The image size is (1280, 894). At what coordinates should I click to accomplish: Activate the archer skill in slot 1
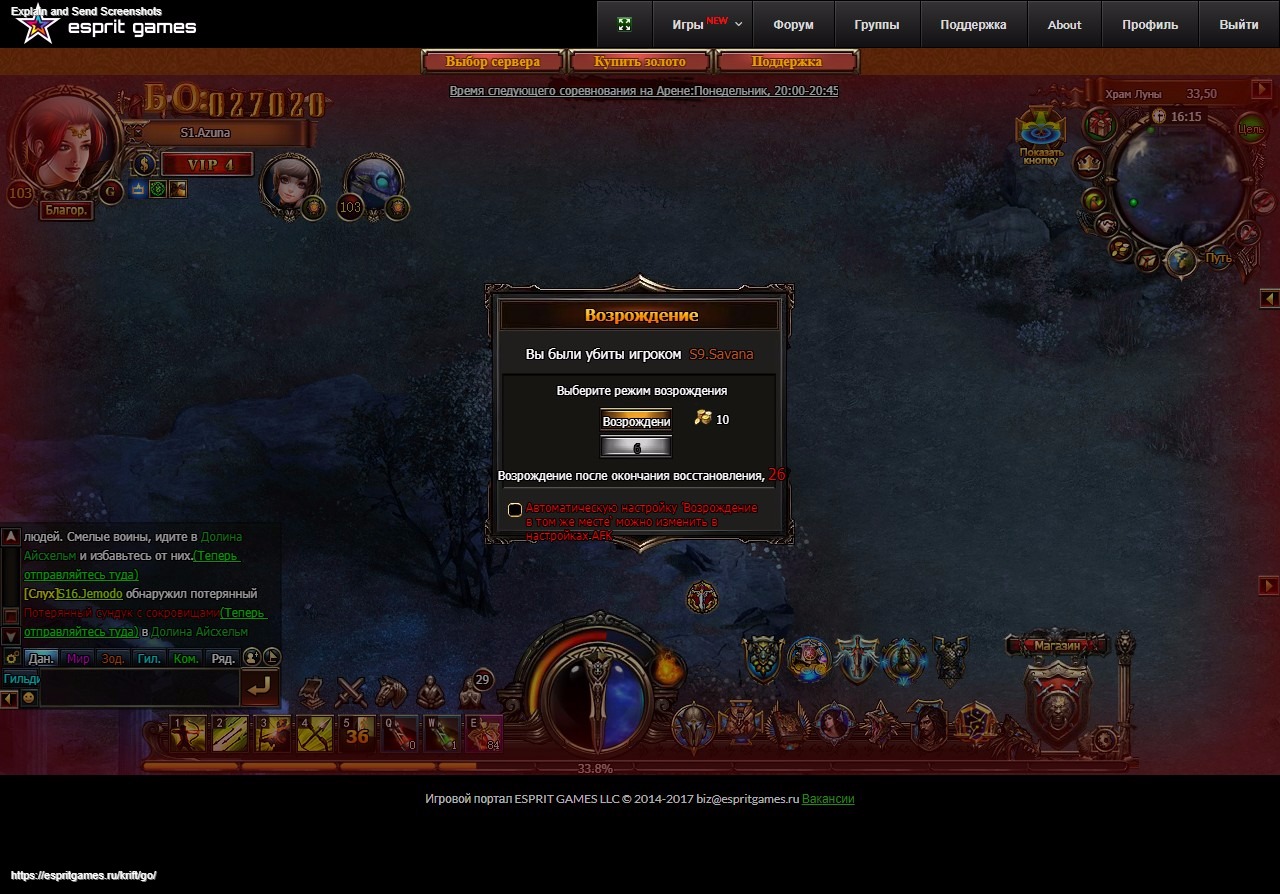pyautogui.click(x=188, y=734)
